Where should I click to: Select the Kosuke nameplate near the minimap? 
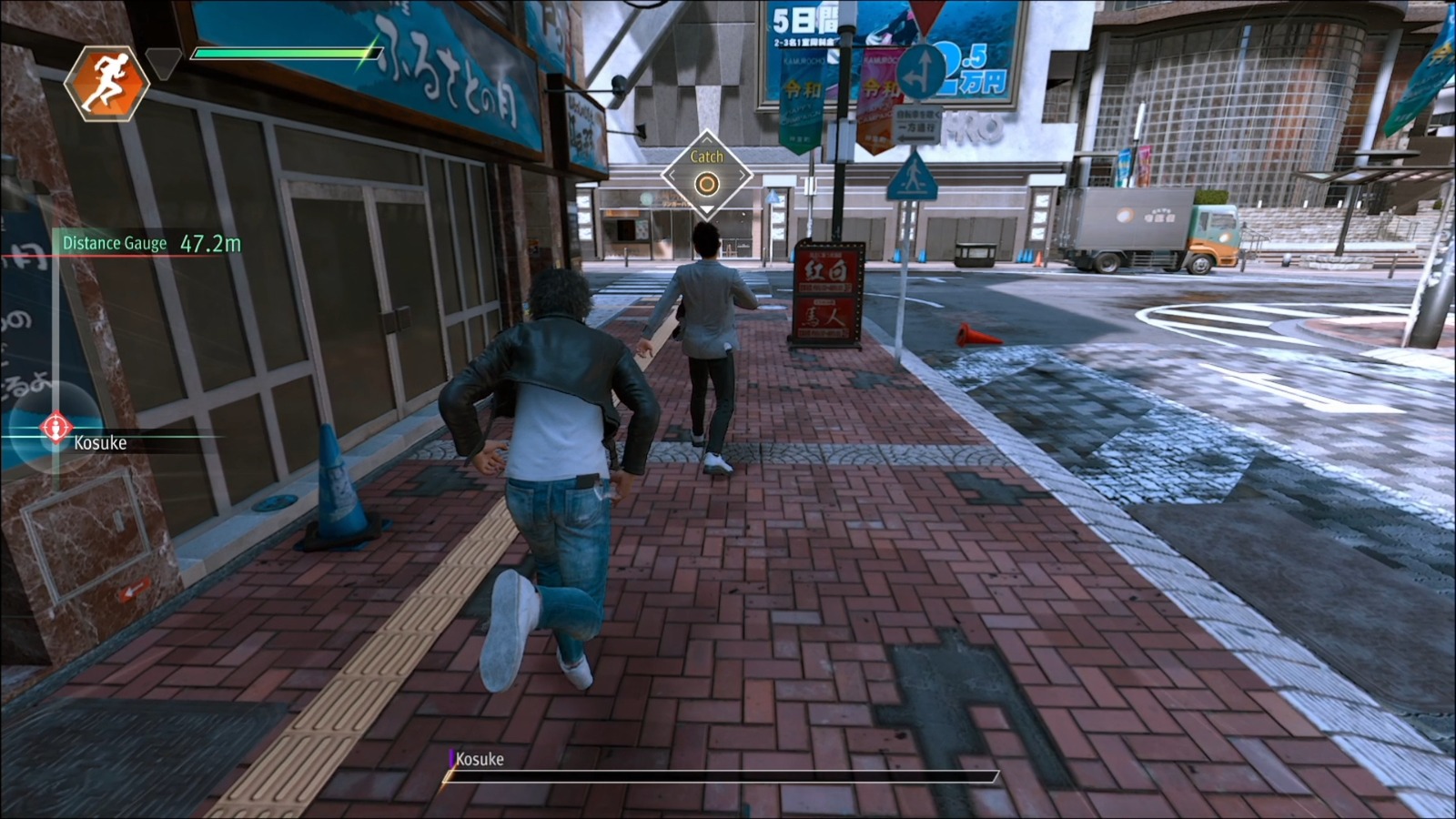98,445
